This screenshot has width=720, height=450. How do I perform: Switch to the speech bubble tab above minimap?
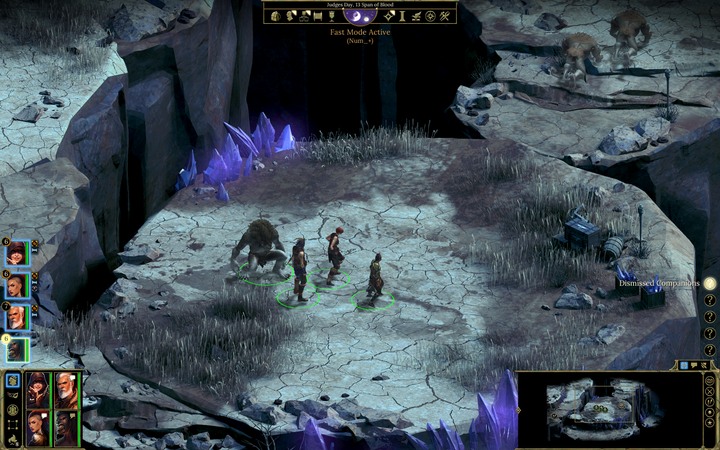click(692, 366)
